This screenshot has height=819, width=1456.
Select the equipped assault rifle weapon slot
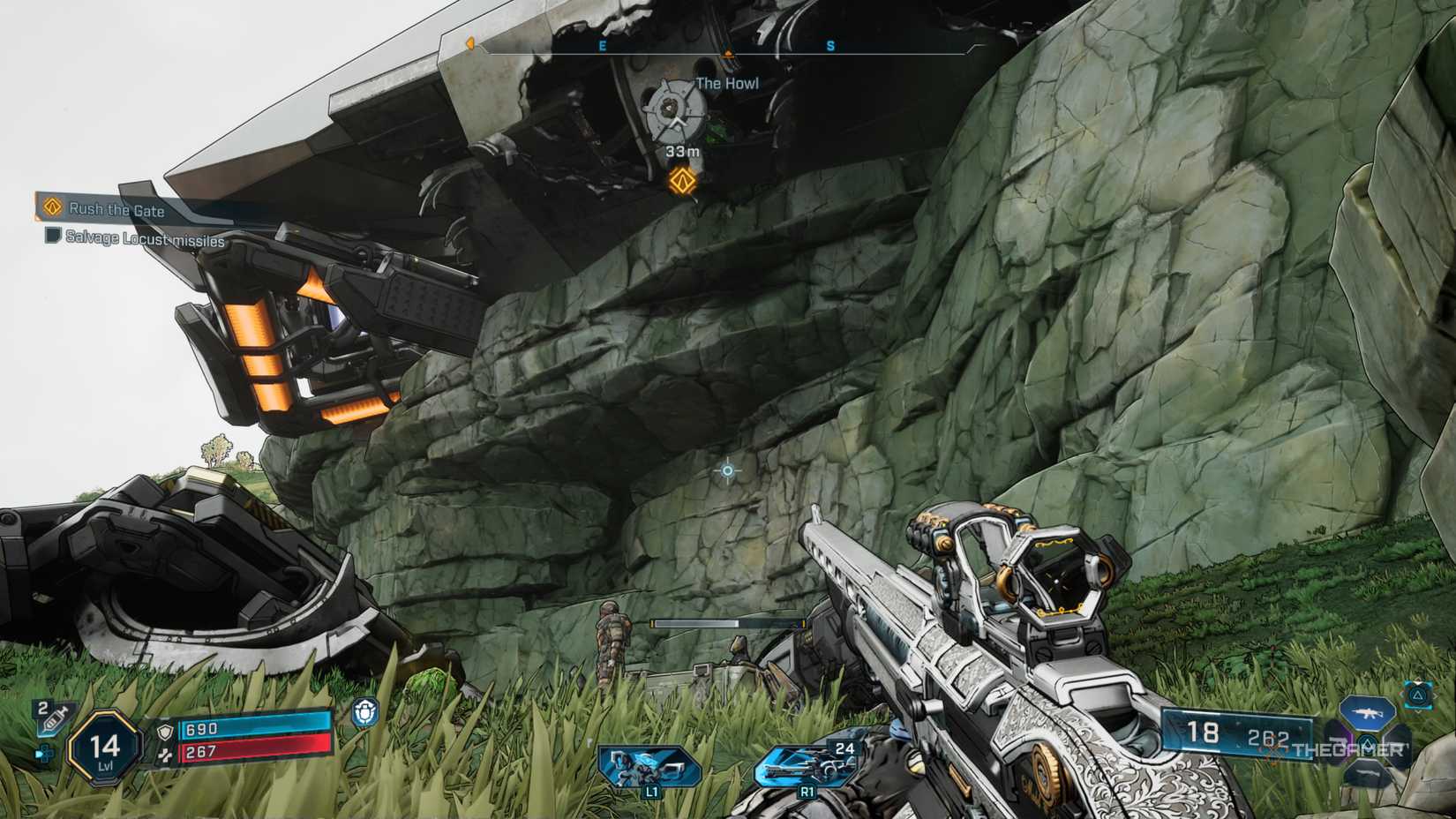[x=1367, y=712]
